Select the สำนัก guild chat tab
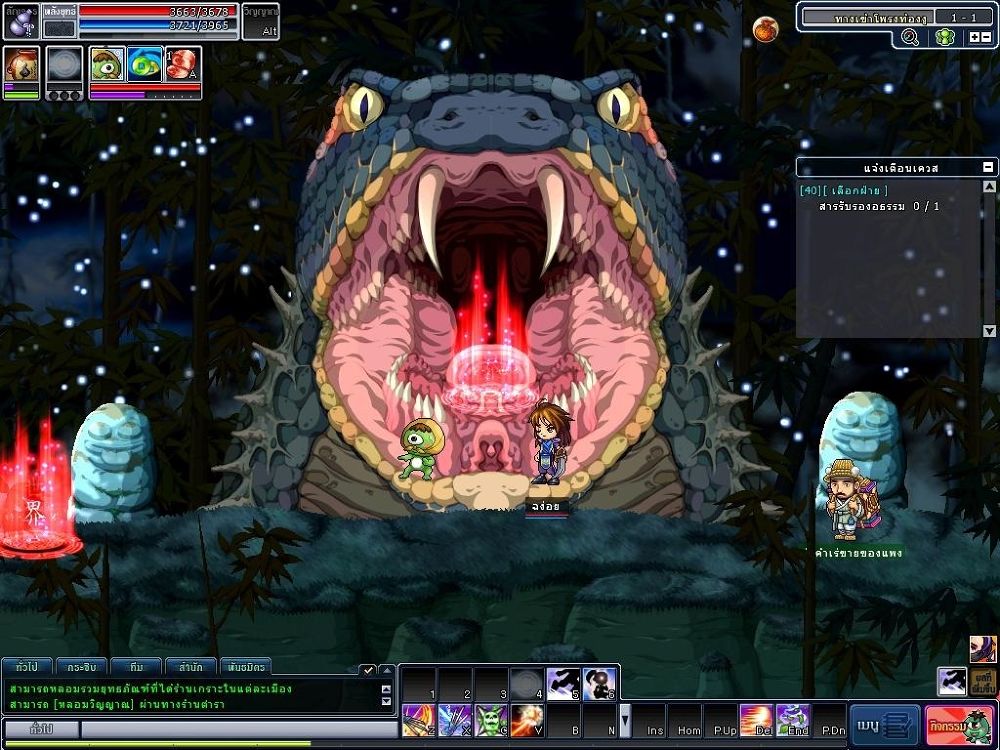 point(189,666)
